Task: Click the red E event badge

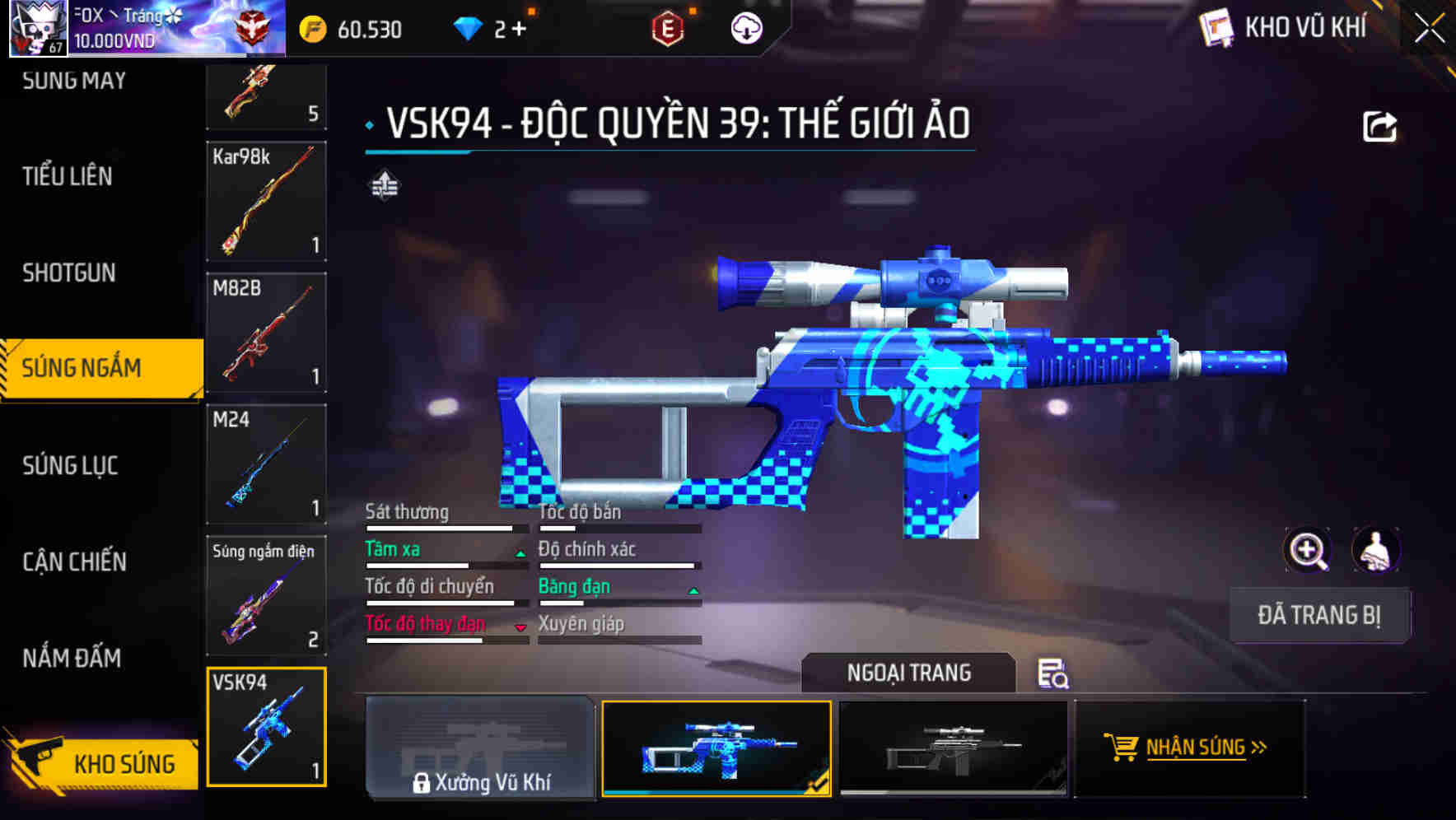Action: 669,27
